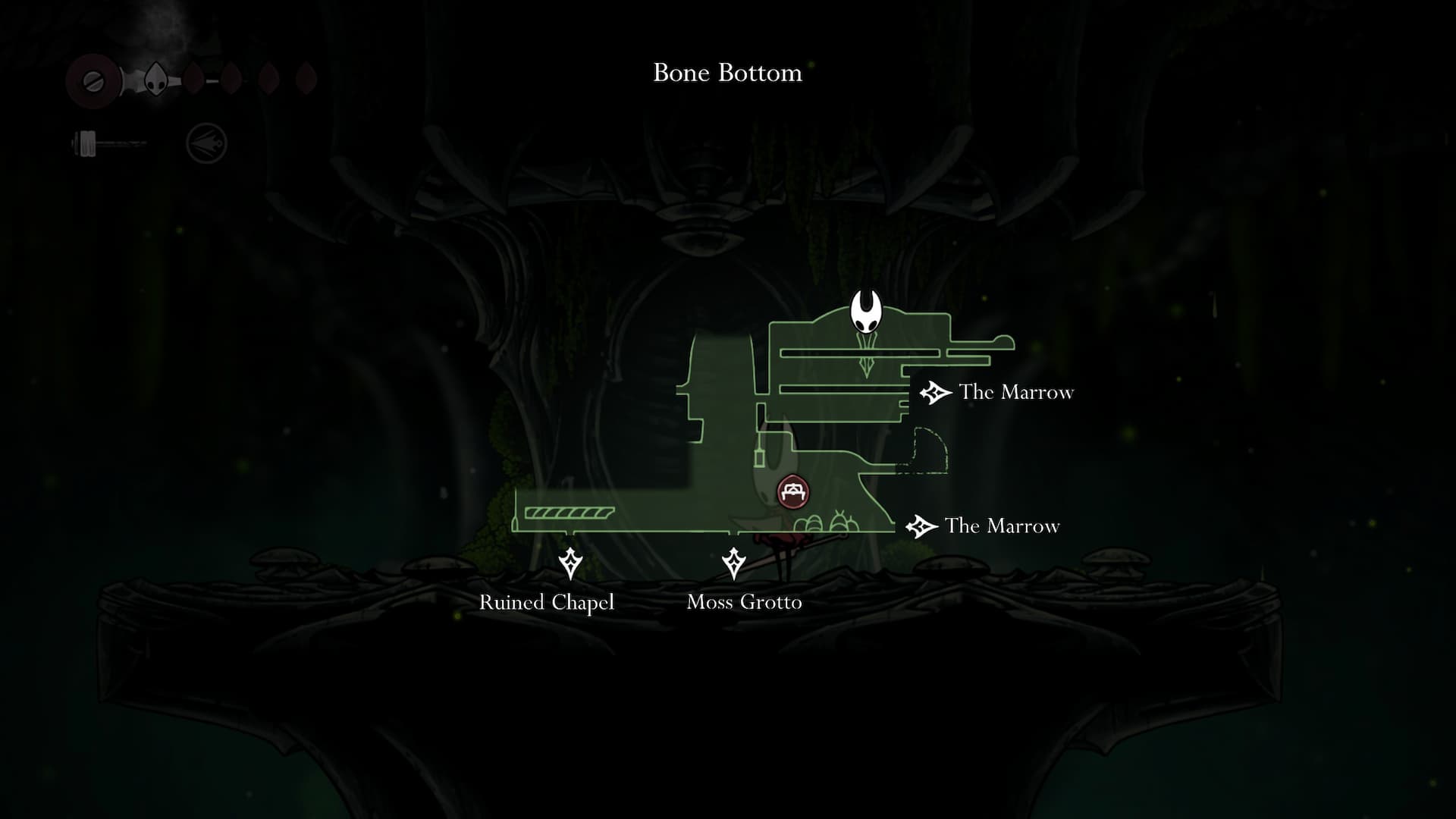Select the Moss Grotto exit marker
Image resolution: width=1456 pixels, height=819 pixels.
point(733,563)
